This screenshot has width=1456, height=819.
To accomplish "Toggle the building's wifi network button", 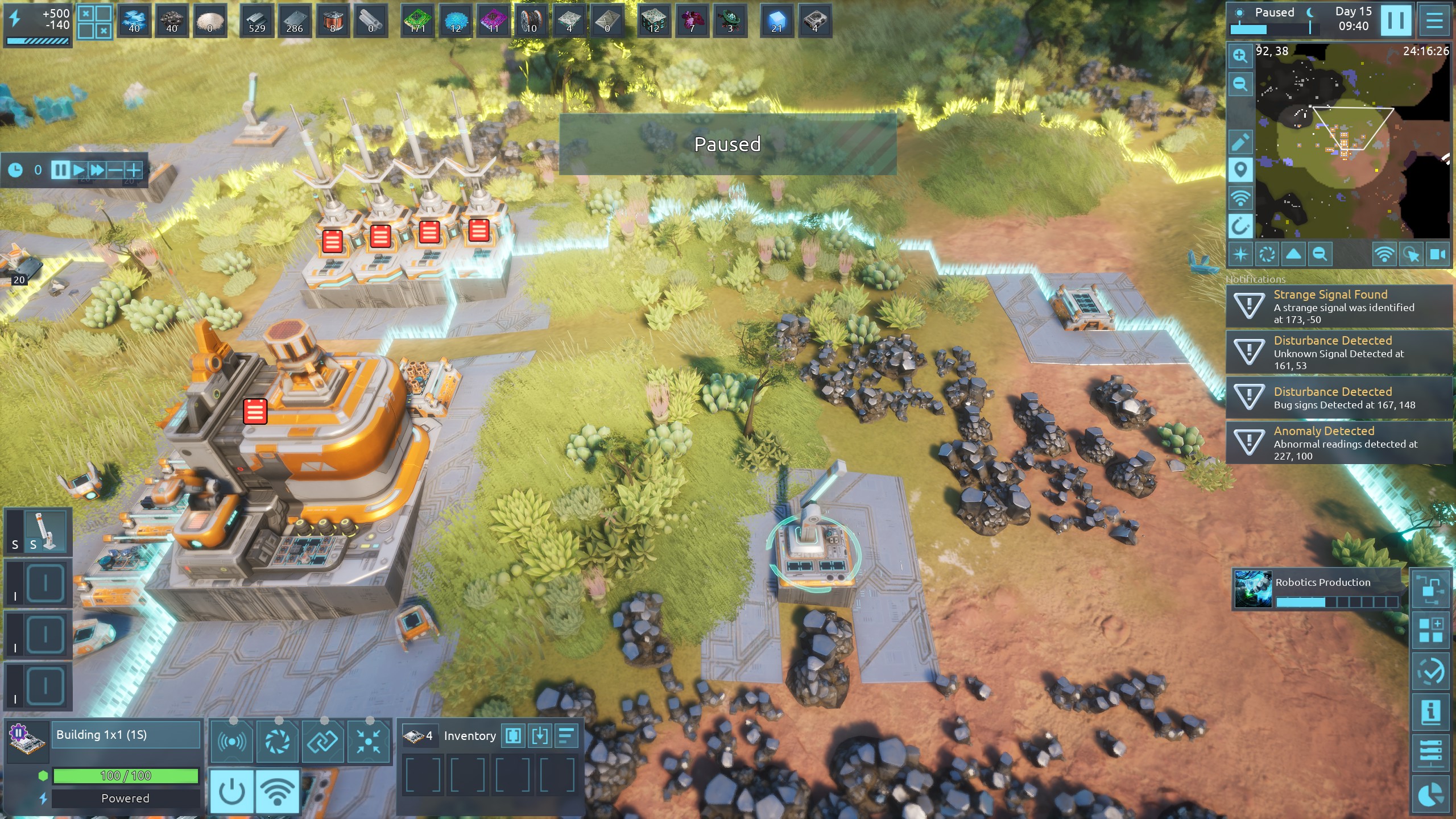I will 278,791.
